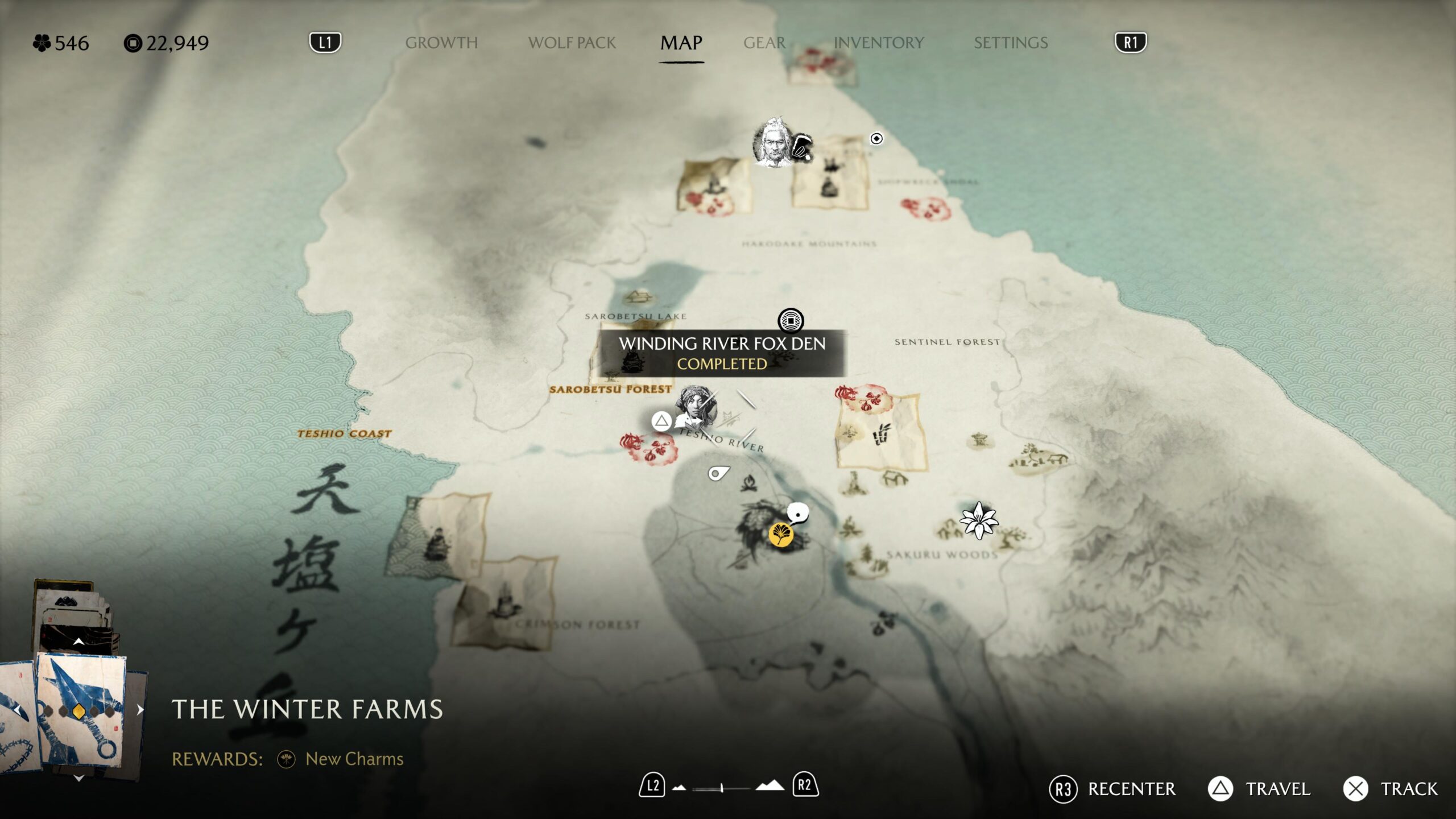Show the next quest card with right arrow

coord(140,710)
